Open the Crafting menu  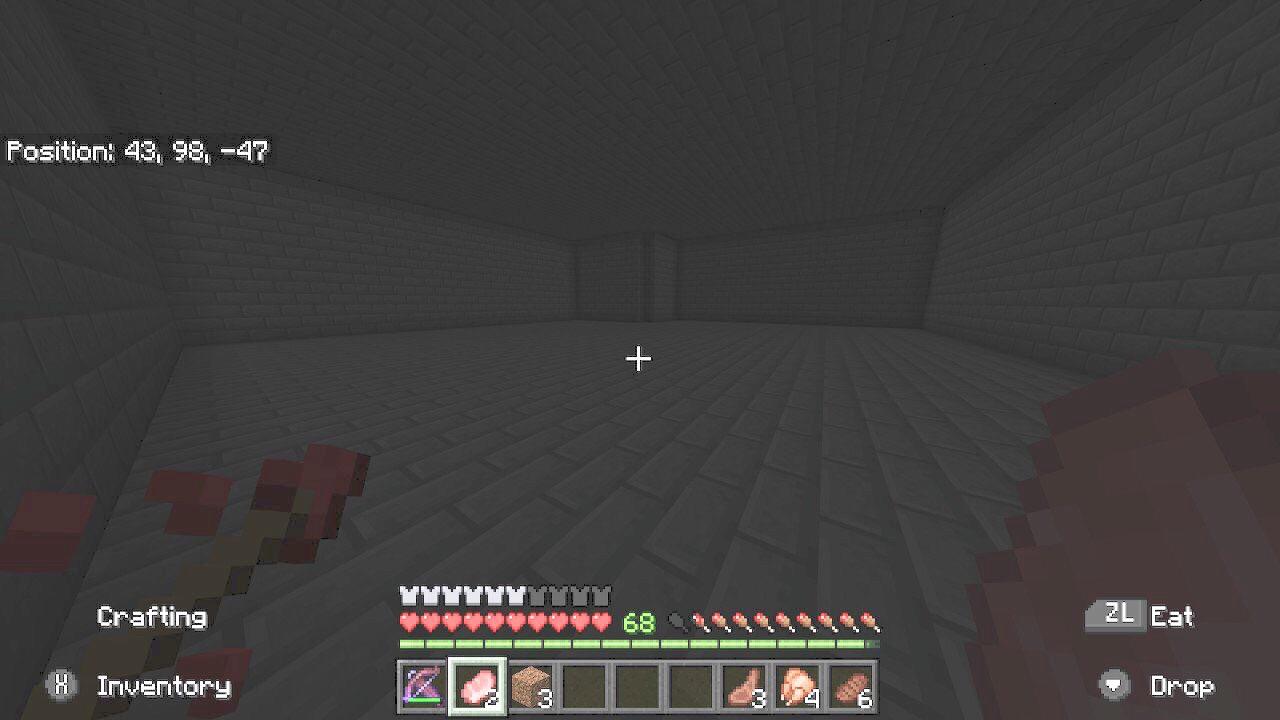pos(152,617)
